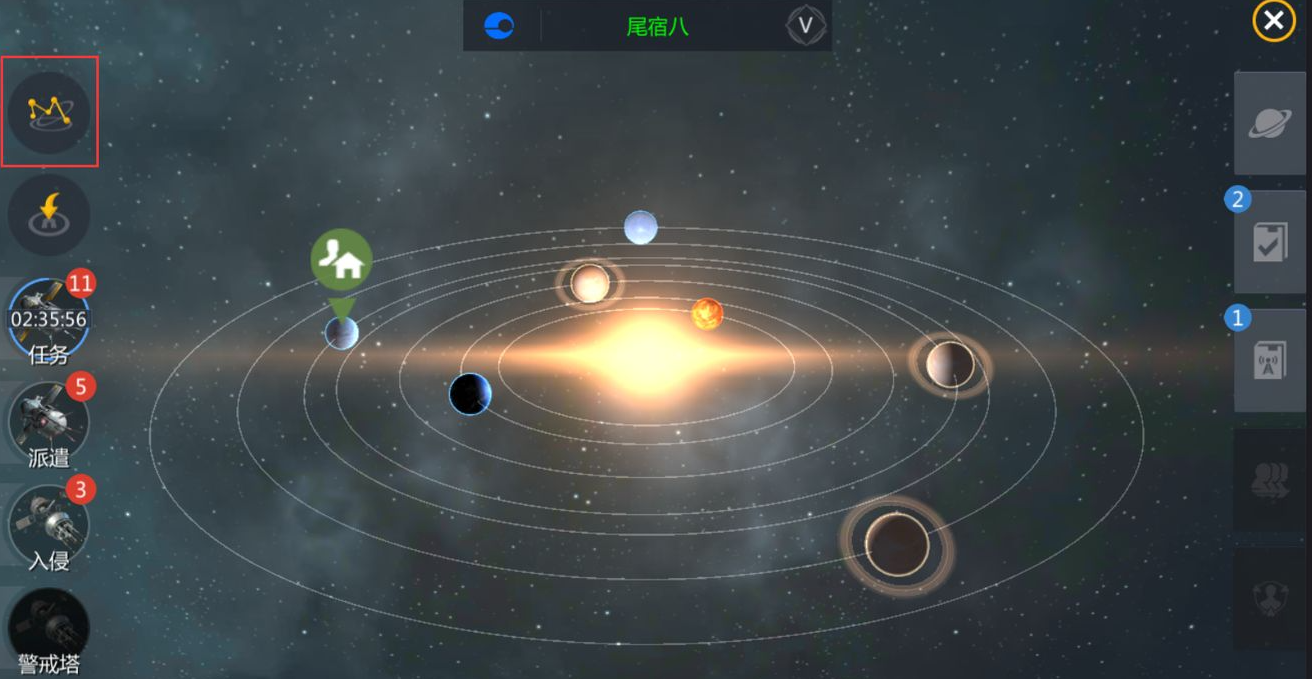Open the 警戒塔 watchtower list
Viewport: 1312px width, 679px height.
(48, 630)
